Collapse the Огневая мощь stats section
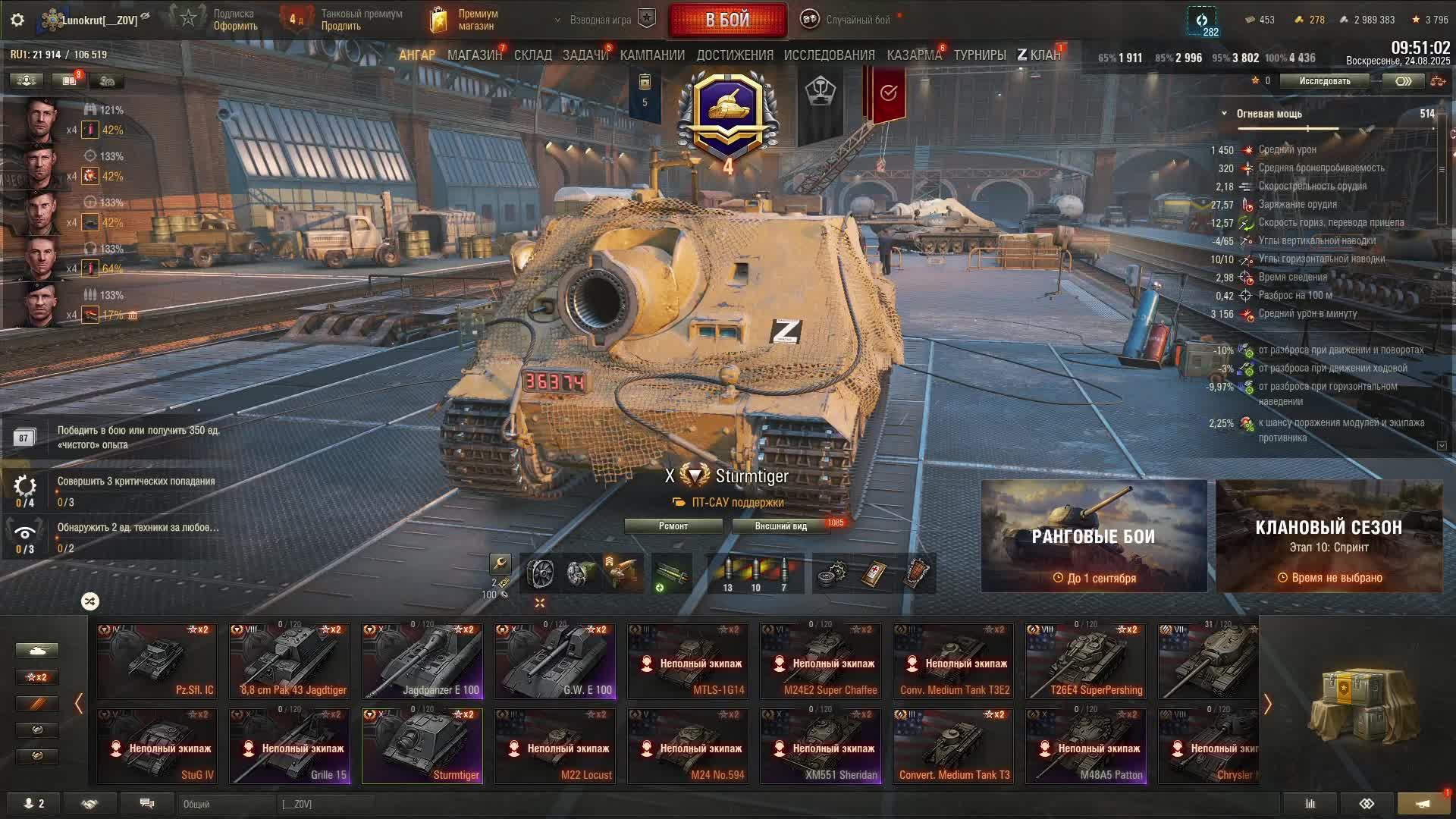Image resolution: width=1456 pixels, height=819 pixels. coord(1224,114)
